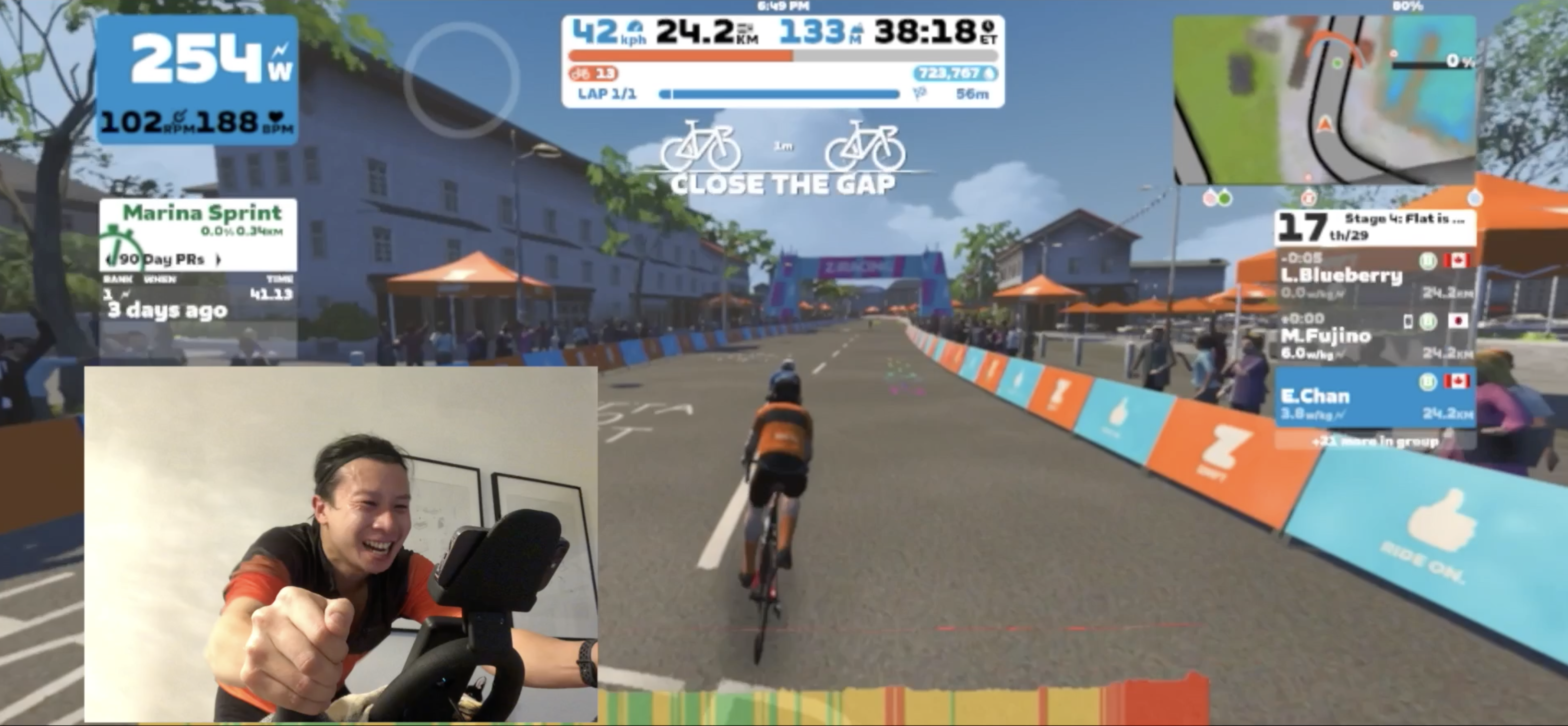
Task: Toggle the 90 Day PRs leaderboard selector
Action: coord(162,260)
